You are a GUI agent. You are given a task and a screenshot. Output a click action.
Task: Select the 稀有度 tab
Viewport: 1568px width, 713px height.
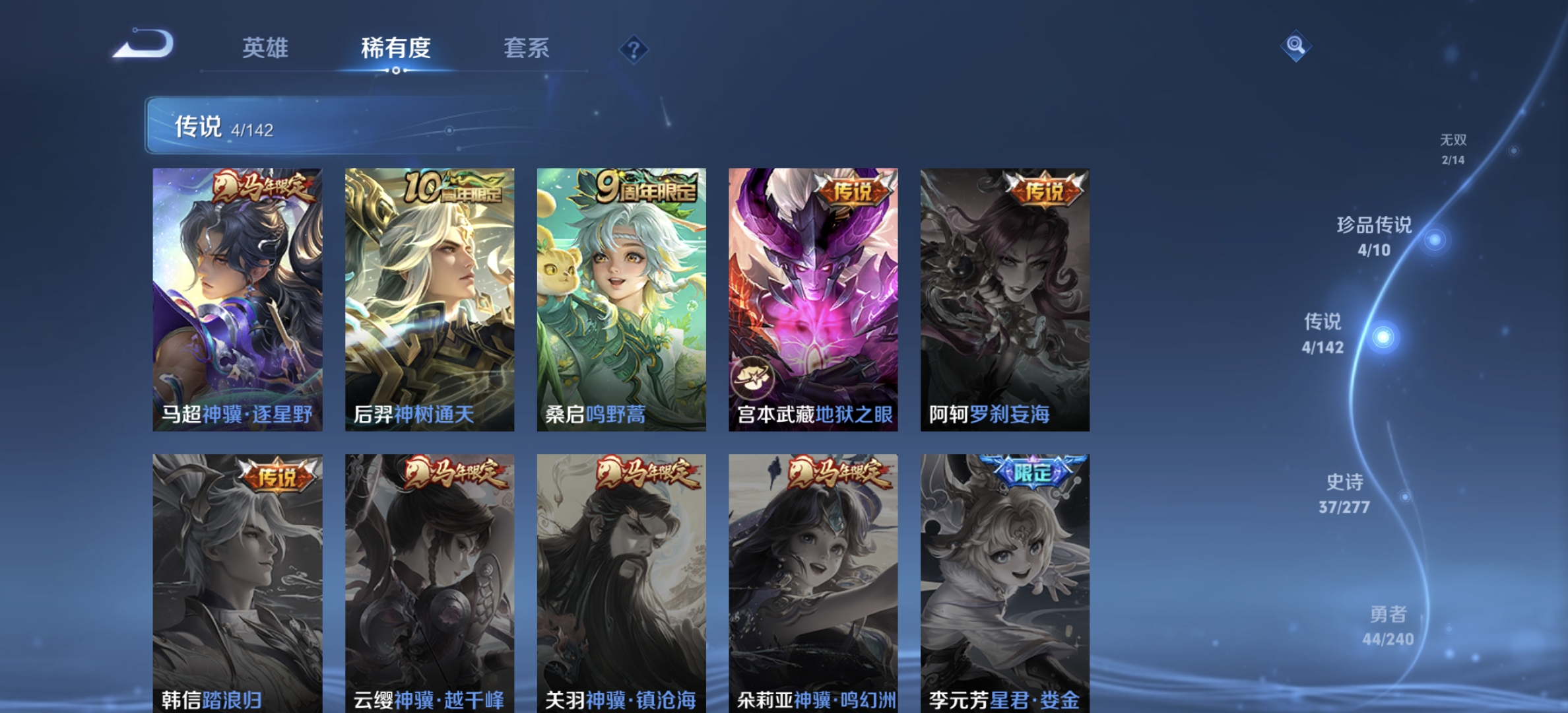coord(395,49)
